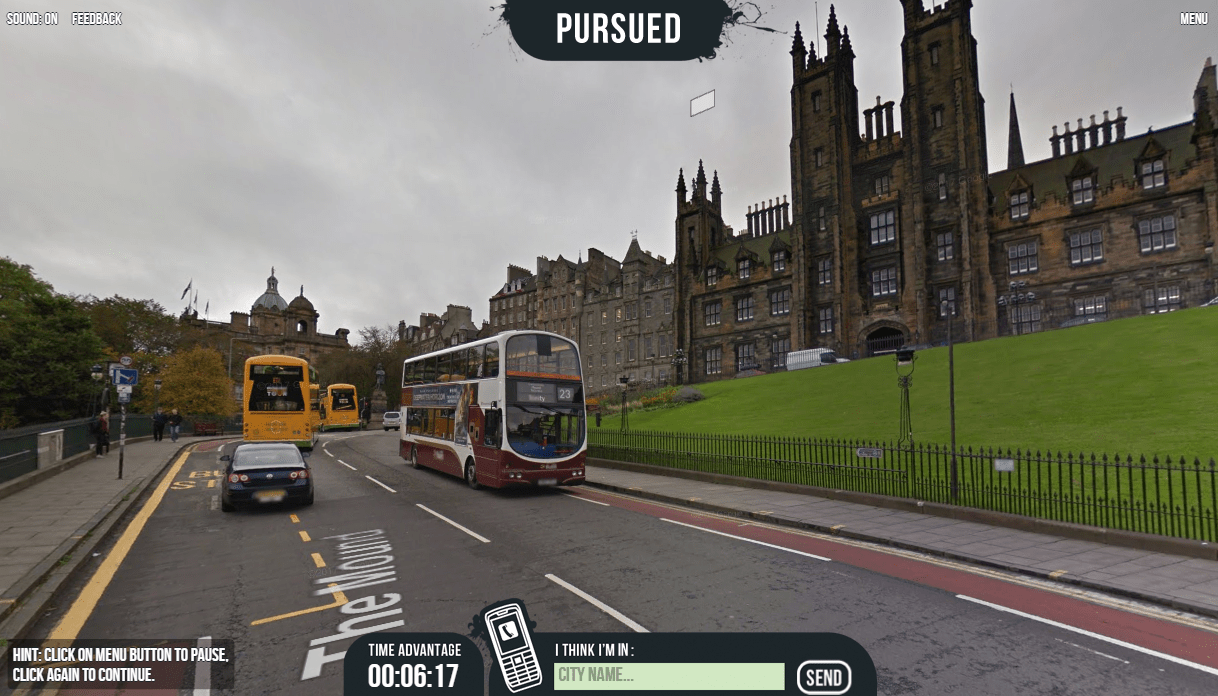1218x696 pixels.
Task: Focus the City Name input field
Action: pos(669,676)
